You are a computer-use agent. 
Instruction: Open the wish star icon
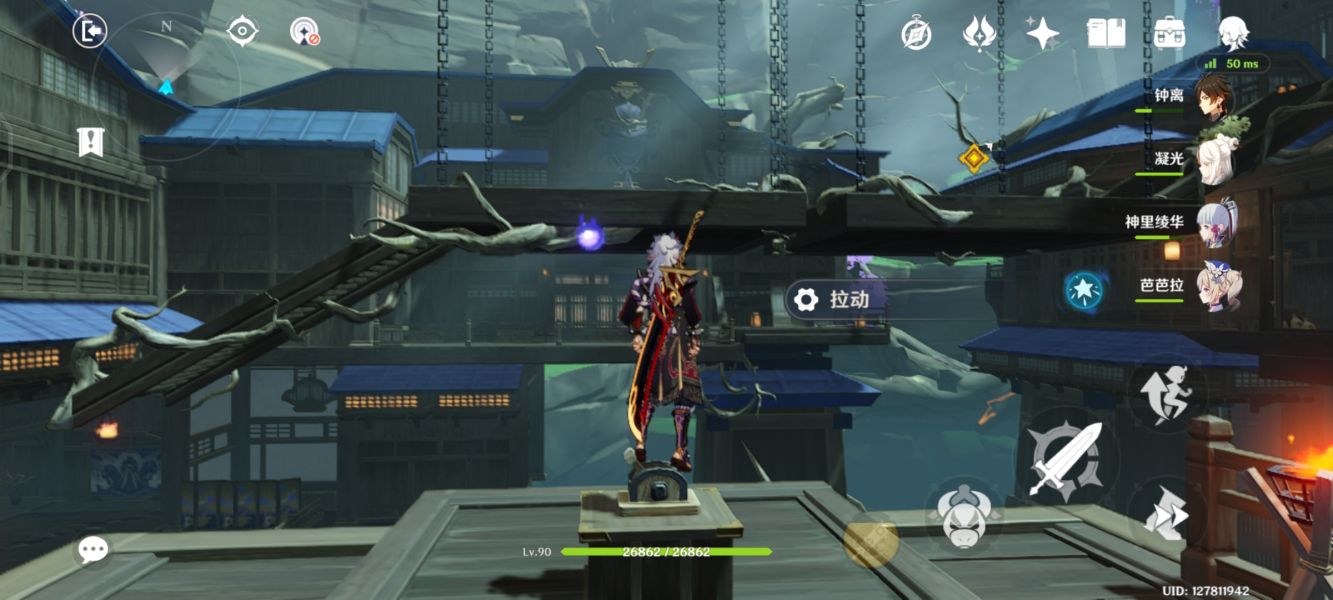pyautogui.click(x=1042, y=34)
